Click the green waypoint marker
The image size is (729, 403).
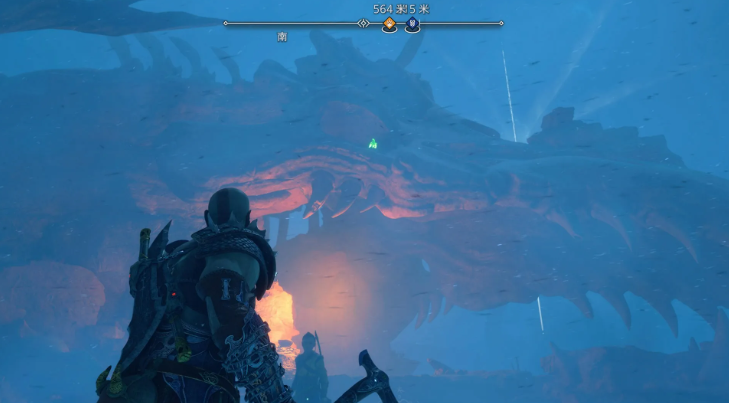[x=373, y=144]
